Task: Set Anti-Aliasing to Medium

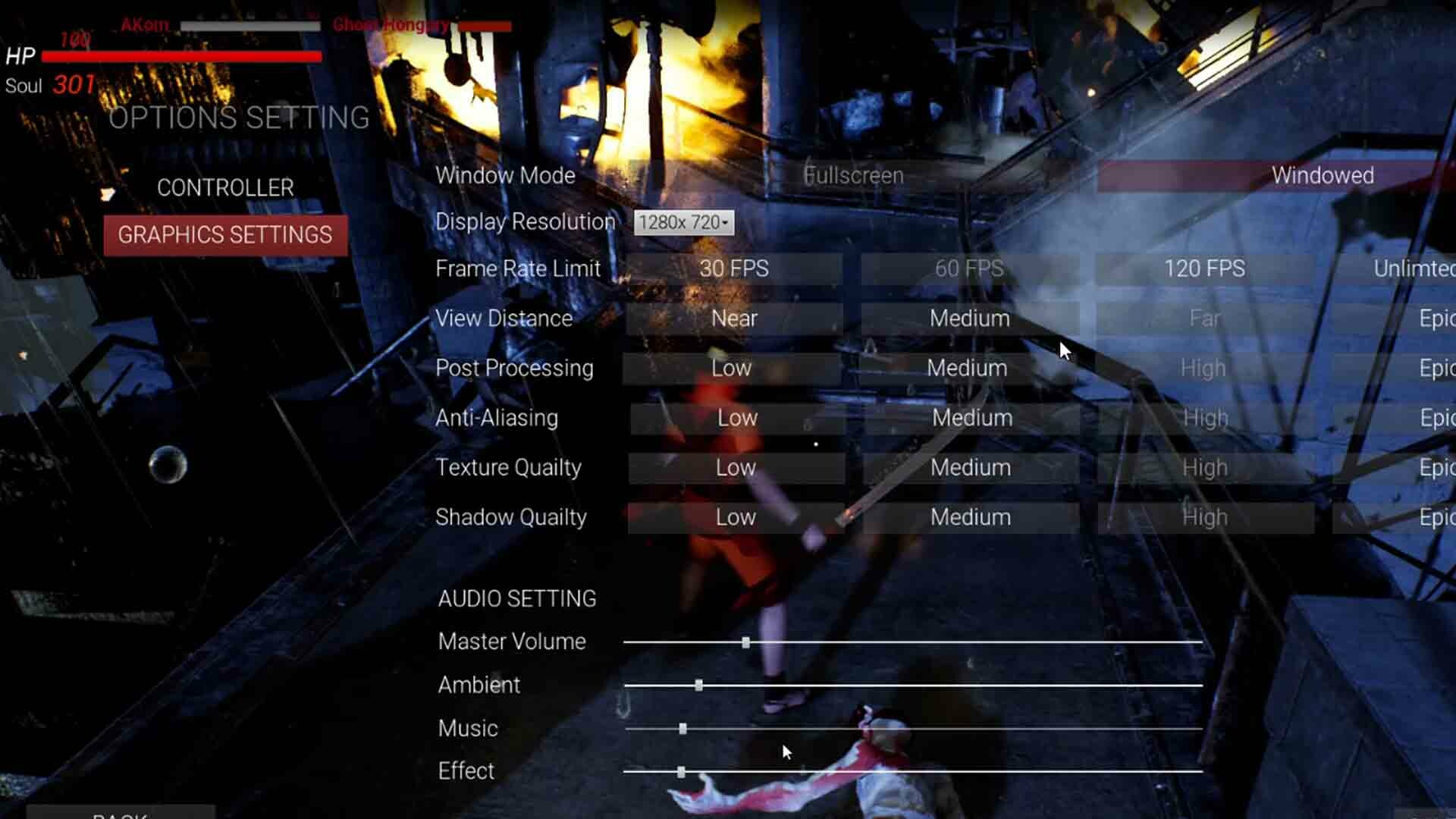Action: [x=971, y=418]
